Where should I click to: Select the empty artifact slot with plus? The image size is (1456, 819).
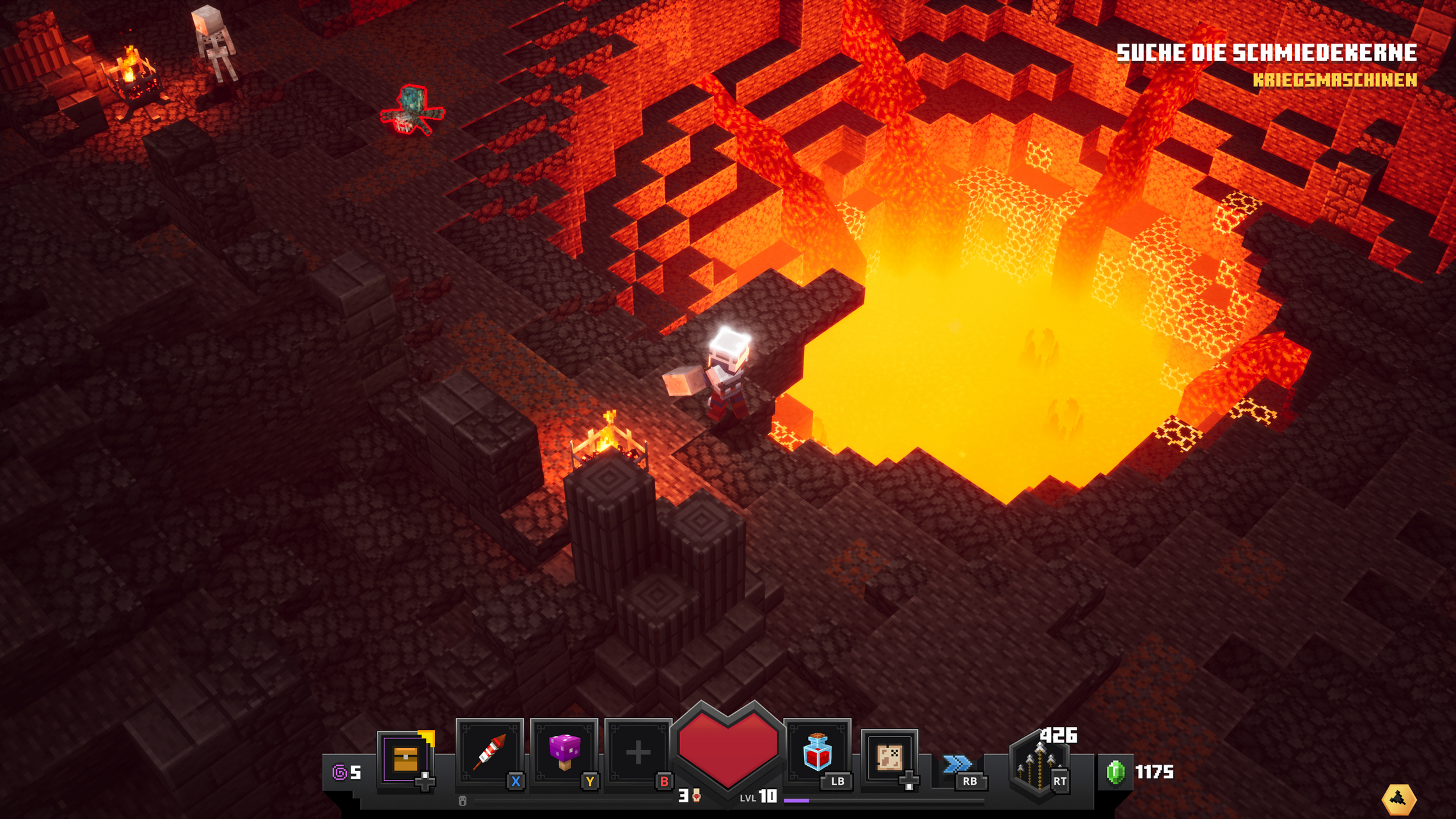pos(638,752)
